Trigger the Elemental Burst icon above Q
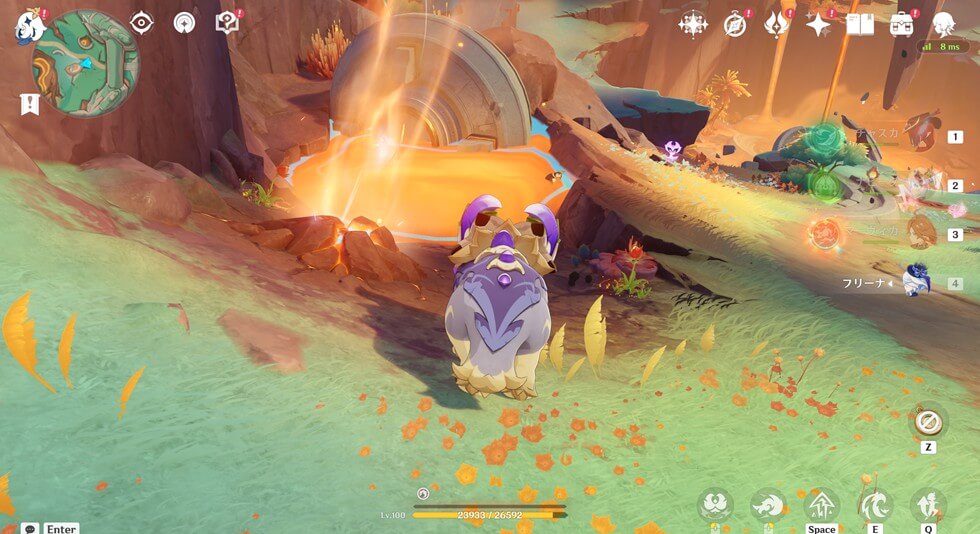980x534 pixels. coord(928,504)
